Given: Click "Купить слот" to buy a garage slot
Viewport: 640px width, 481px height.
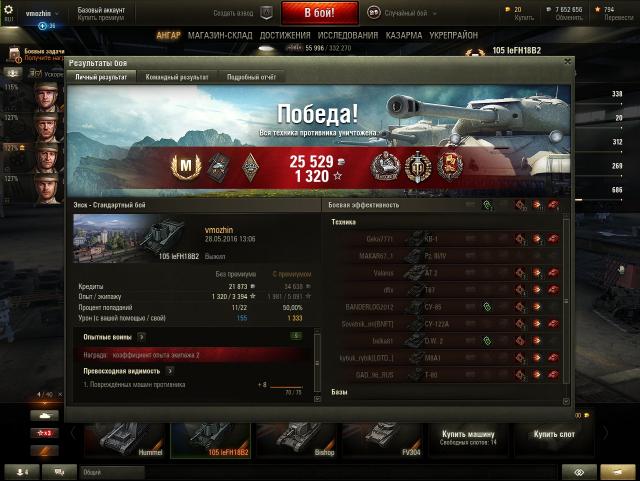Looking at the screenshot, I should pyautogui.click(x=553, y=436).
